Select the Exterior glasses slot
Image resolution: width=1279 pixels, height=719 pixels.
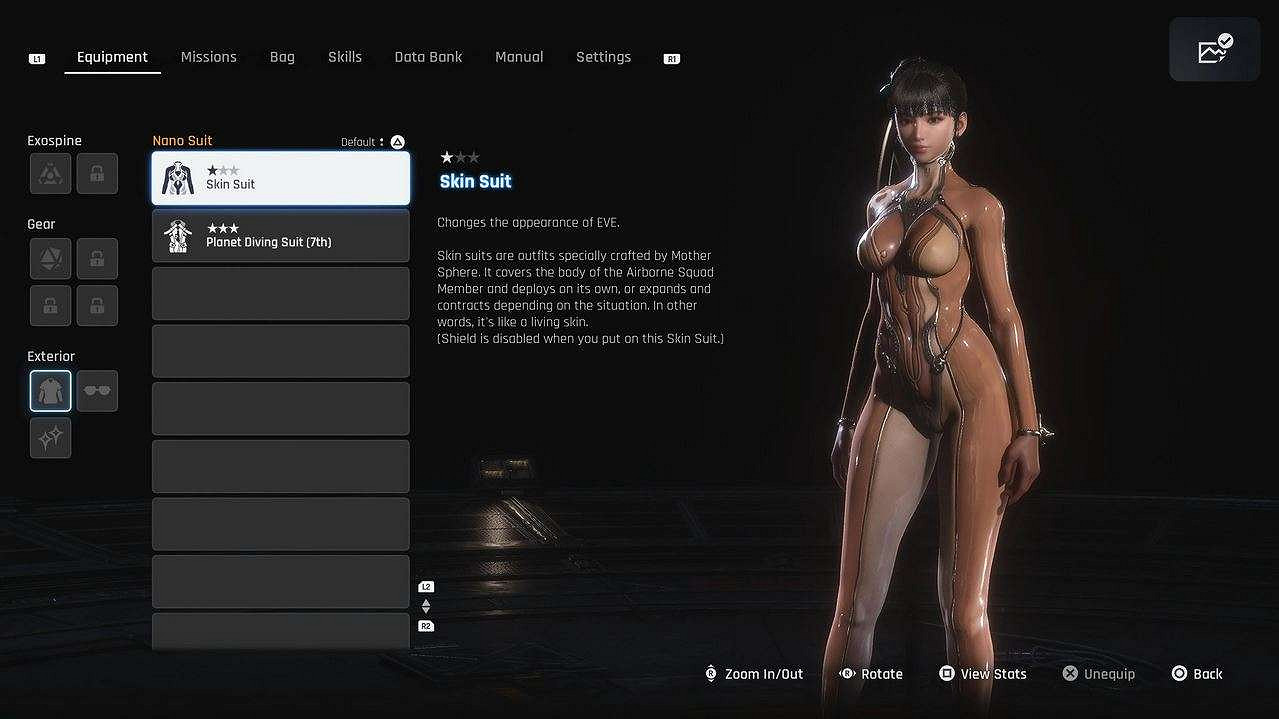tap(97, 391)
